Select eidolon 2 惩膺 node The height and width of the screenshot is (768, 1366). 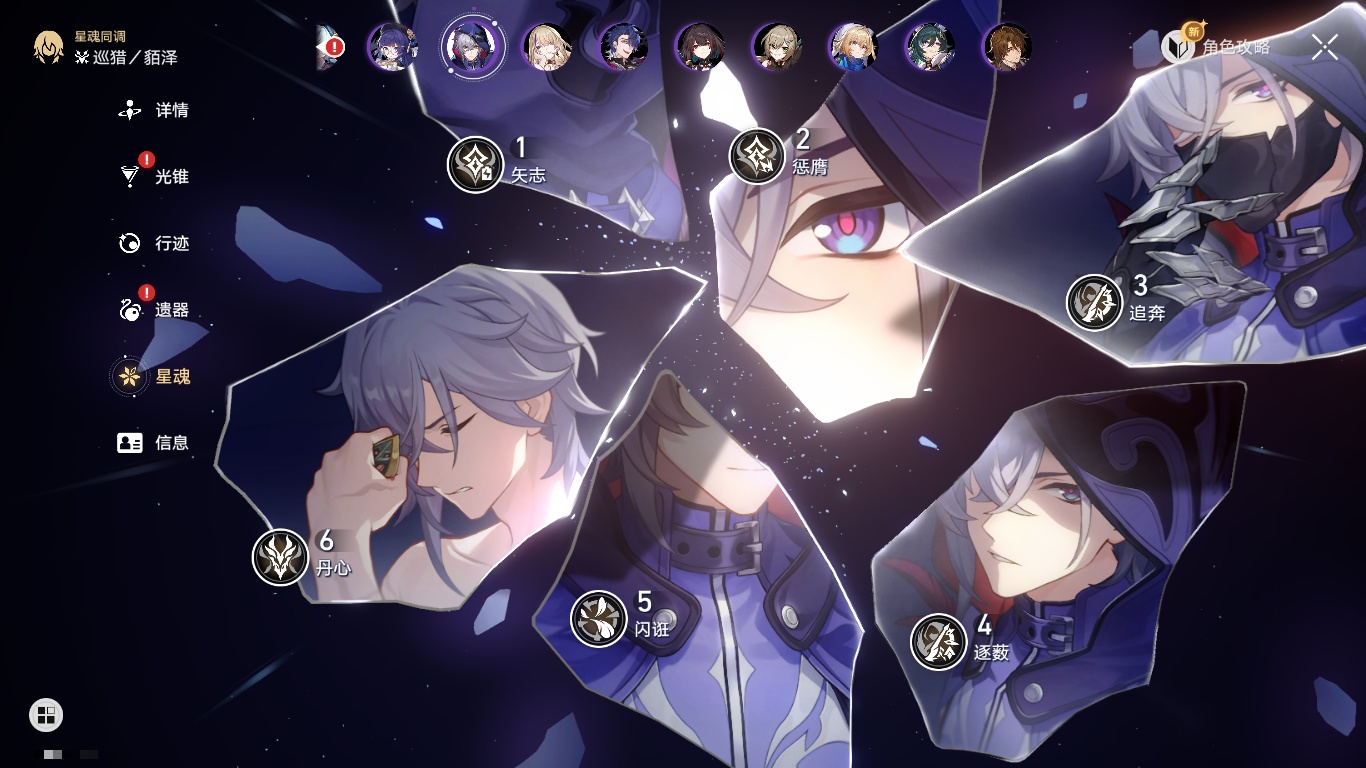point(757,156)
